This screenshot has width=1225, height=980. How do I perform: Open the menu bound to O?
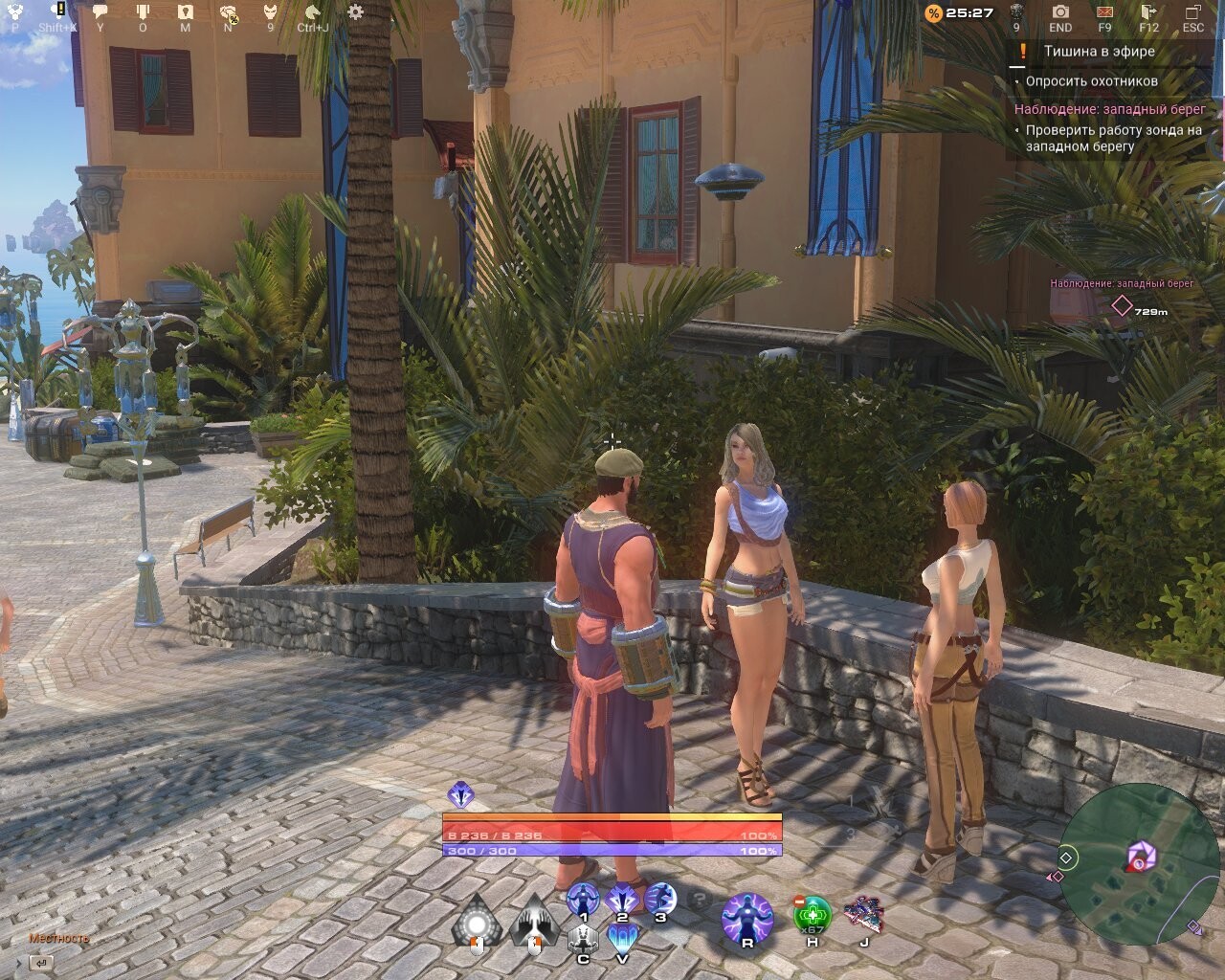144,11
